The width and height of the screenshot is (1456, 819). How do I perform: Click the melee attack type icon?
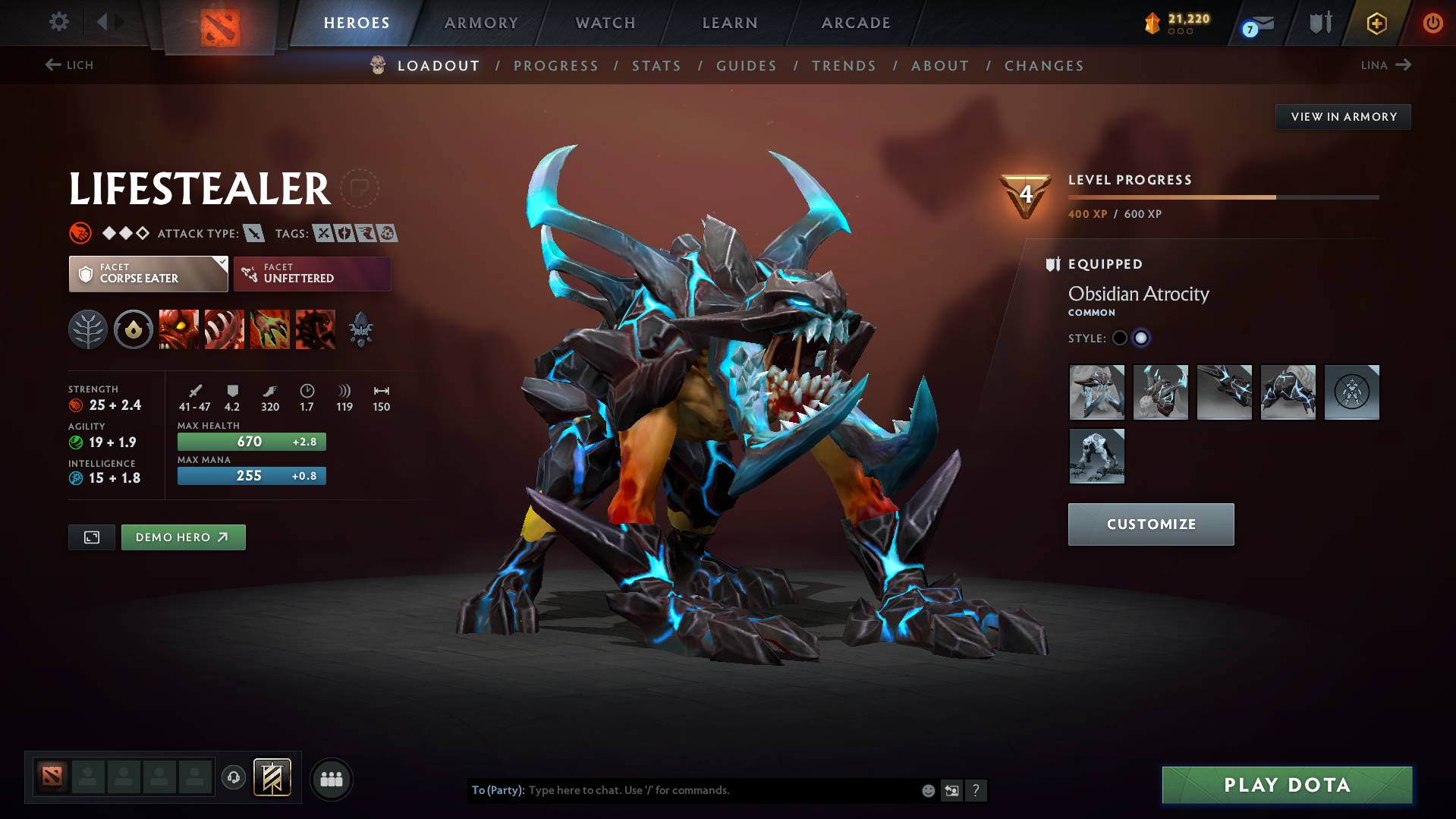pyautogui.click(x=253, y=233)
